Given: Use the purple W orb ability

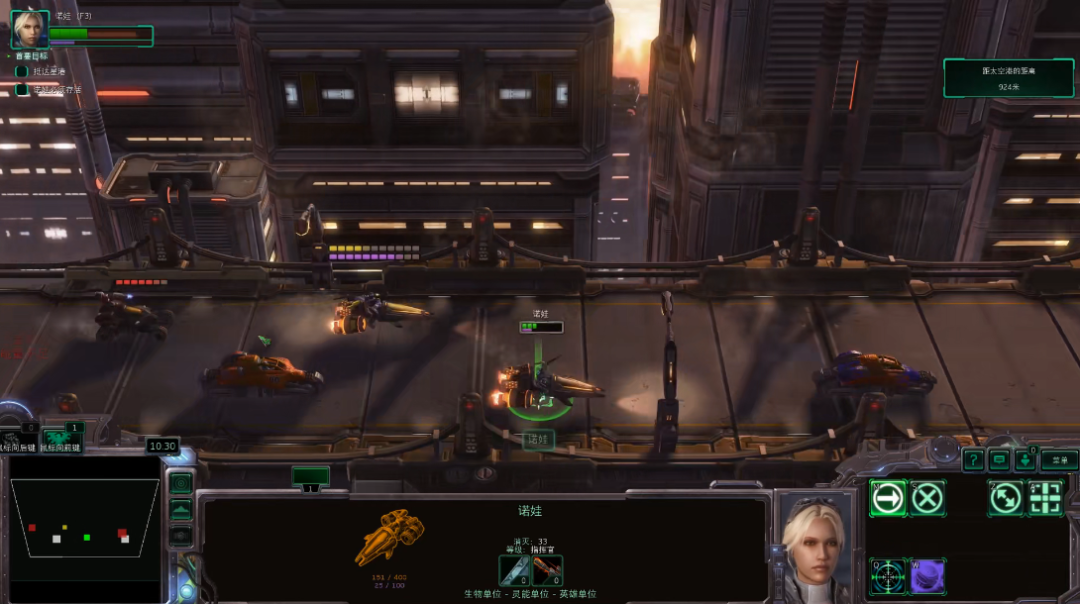Looking at the screenshot, I should 928,576.
